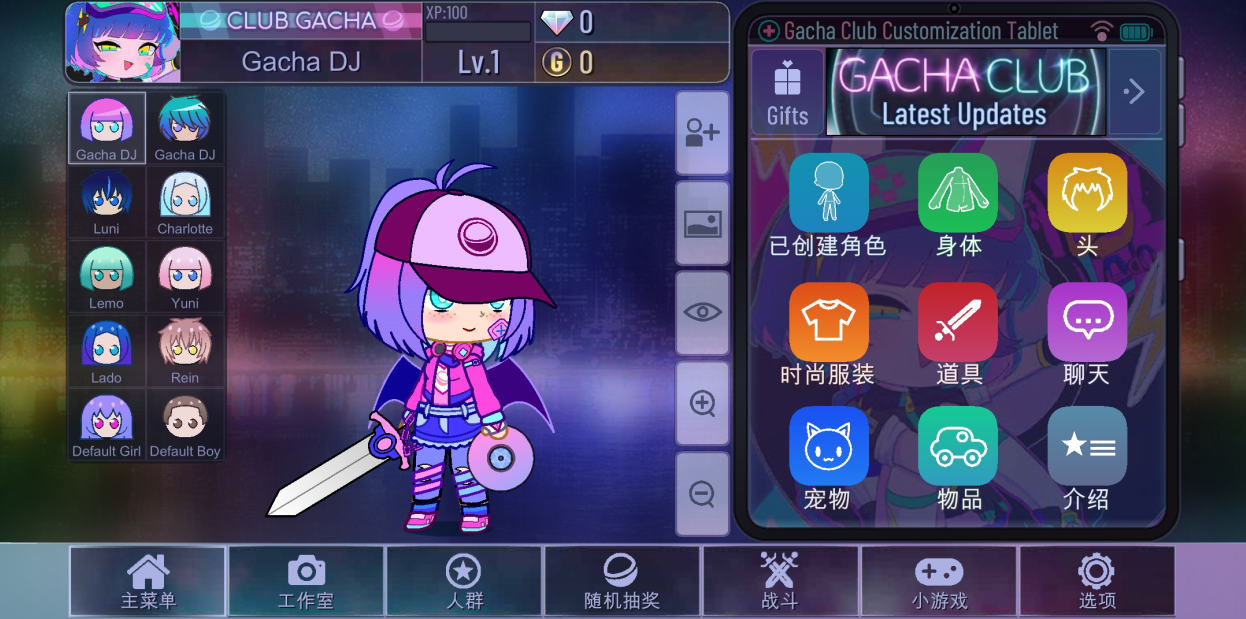This screenshot has height=619, width=1246.
Task: Open the 物品 car objects menu
Action: click(958, 447)
